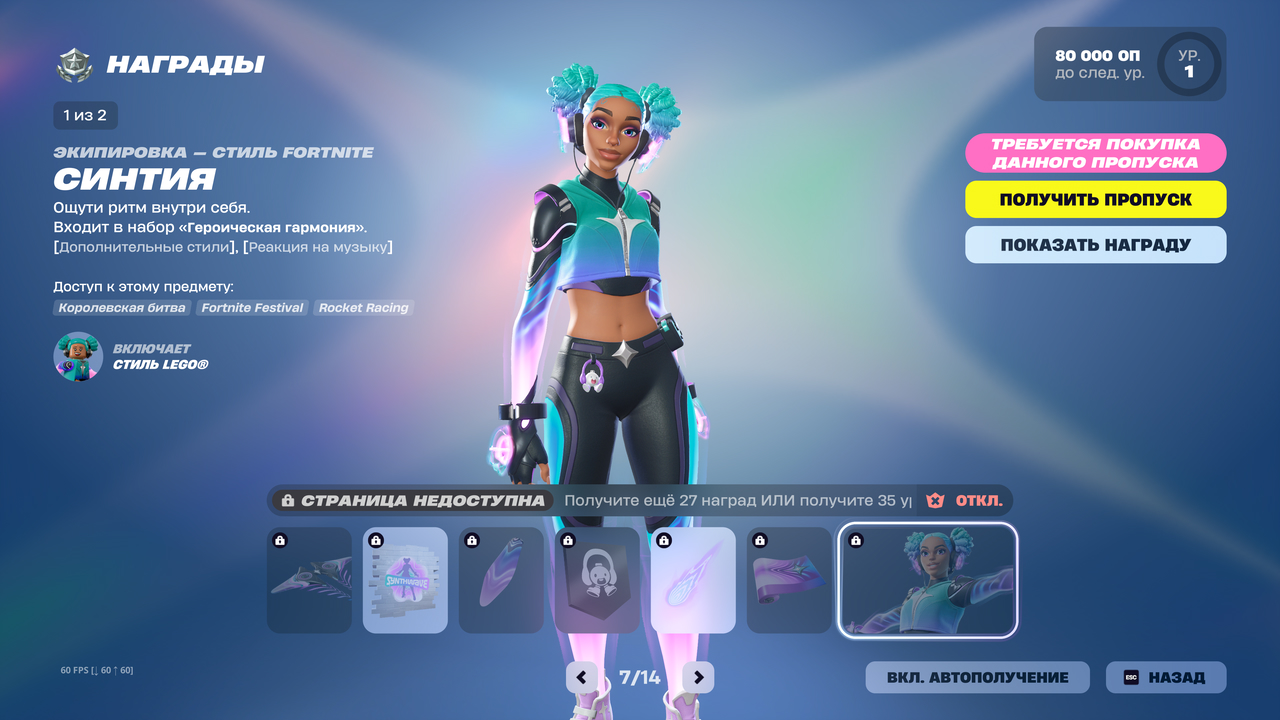
Task: Click the «Дополнительные стили» link
Action: [x=146, y=247]
